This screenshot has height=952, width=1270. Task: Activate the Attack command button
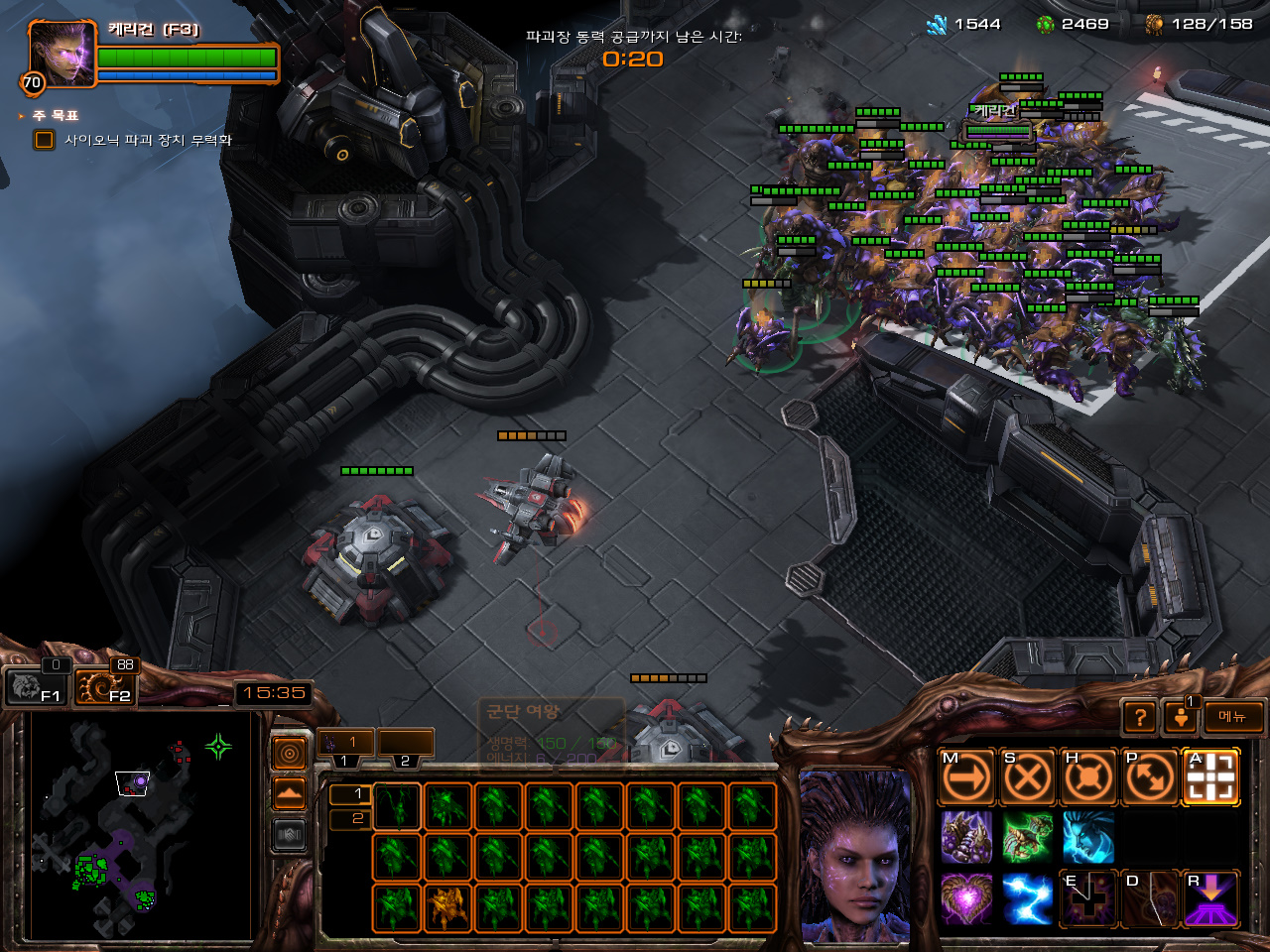(1210, 777)
